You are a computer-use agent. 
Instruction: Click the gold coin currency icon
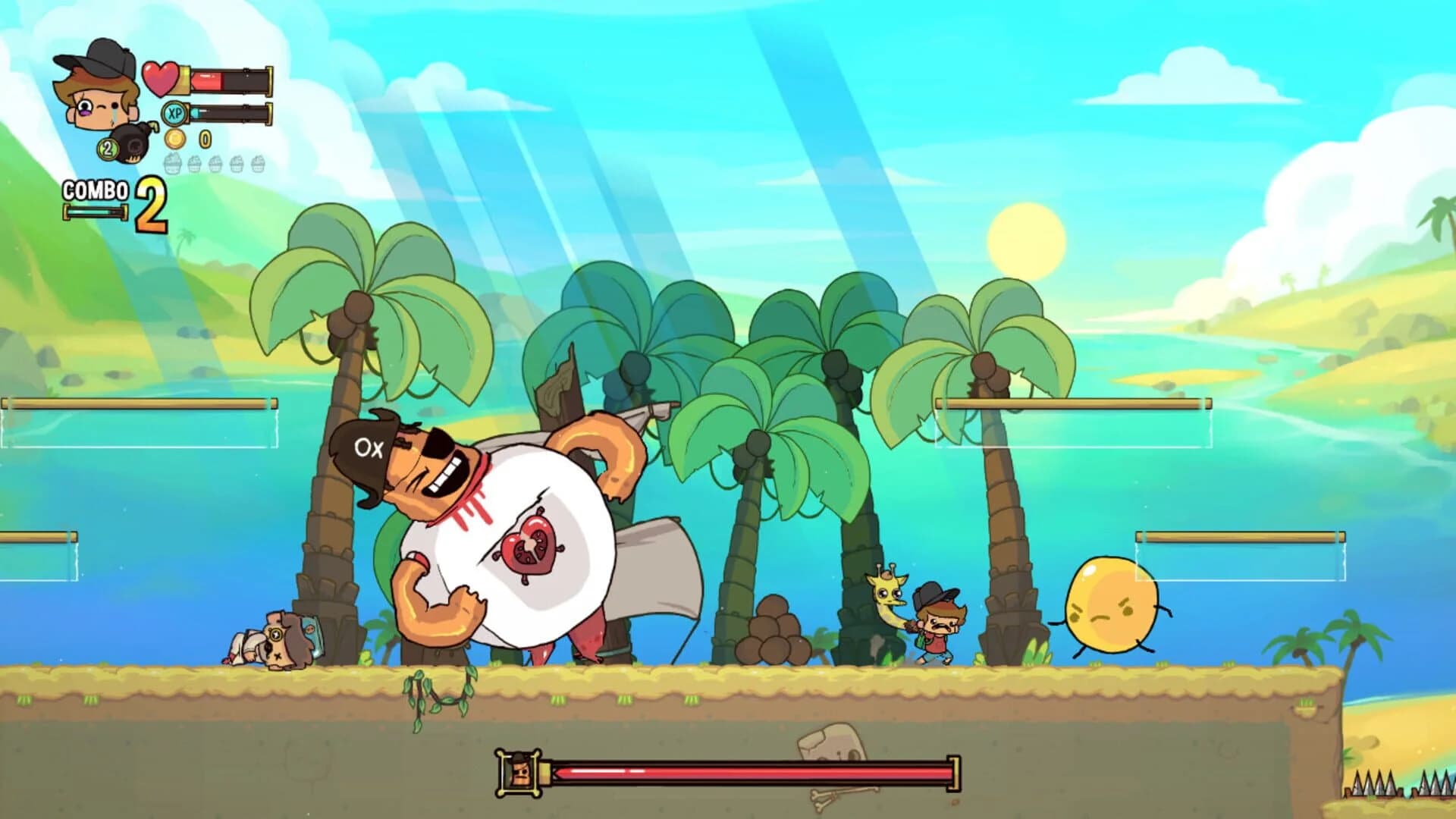point(175,139)
